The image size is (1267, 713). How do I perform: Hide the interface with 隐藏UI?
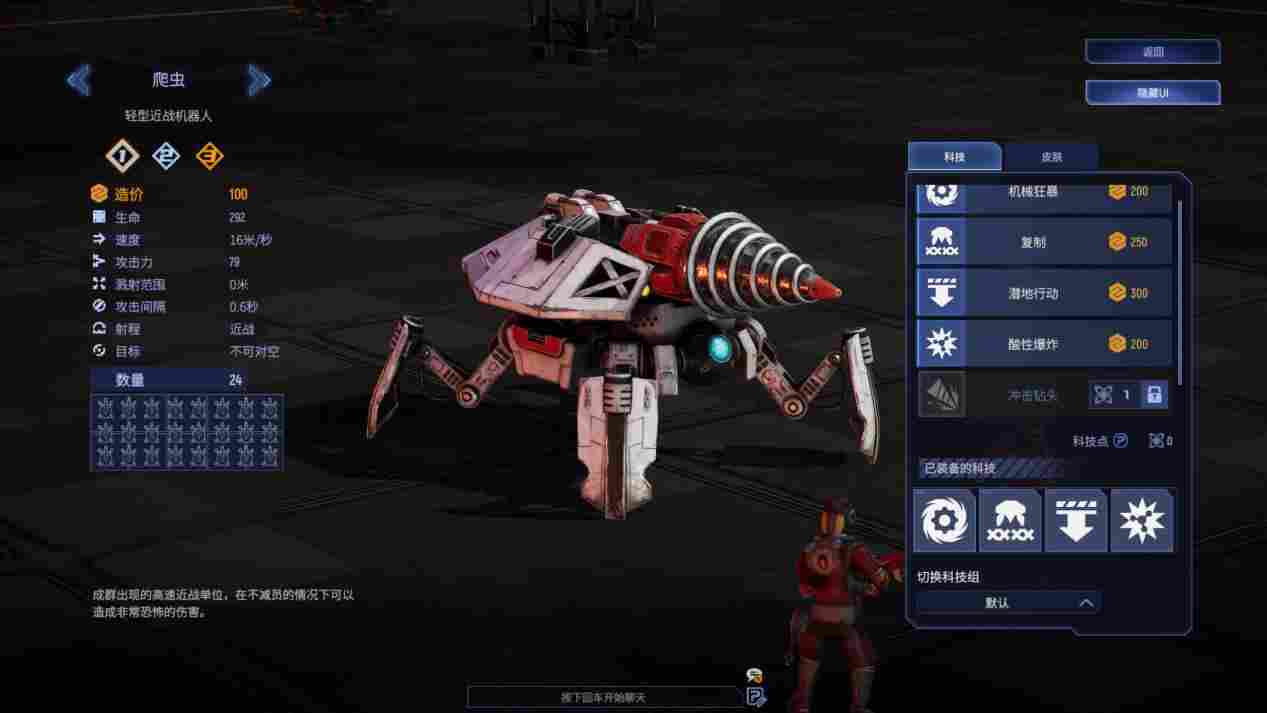(1152, 93)
